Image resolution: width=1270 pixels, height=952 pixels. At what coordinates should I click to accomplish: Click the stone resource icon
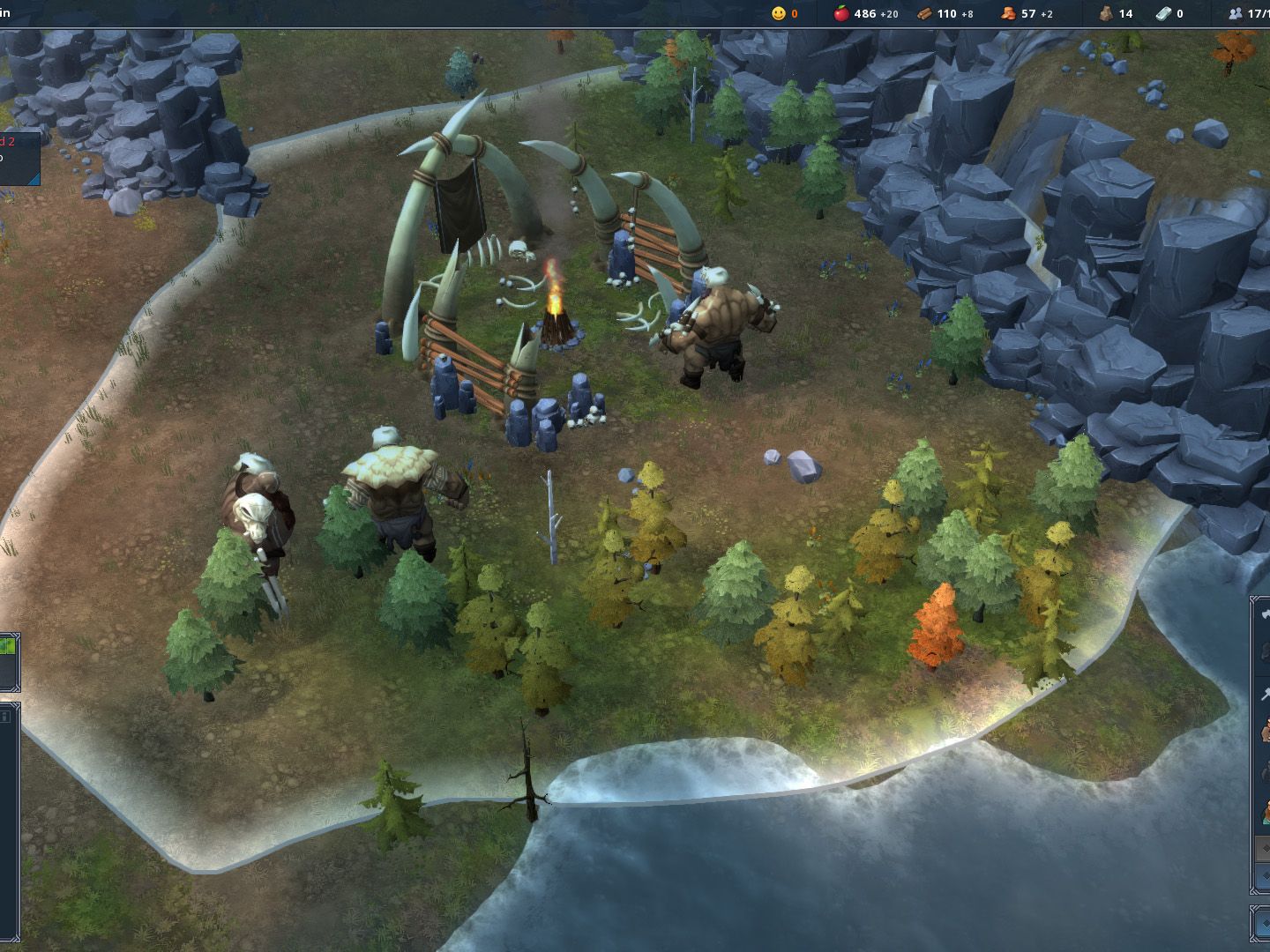point(1105,13)
